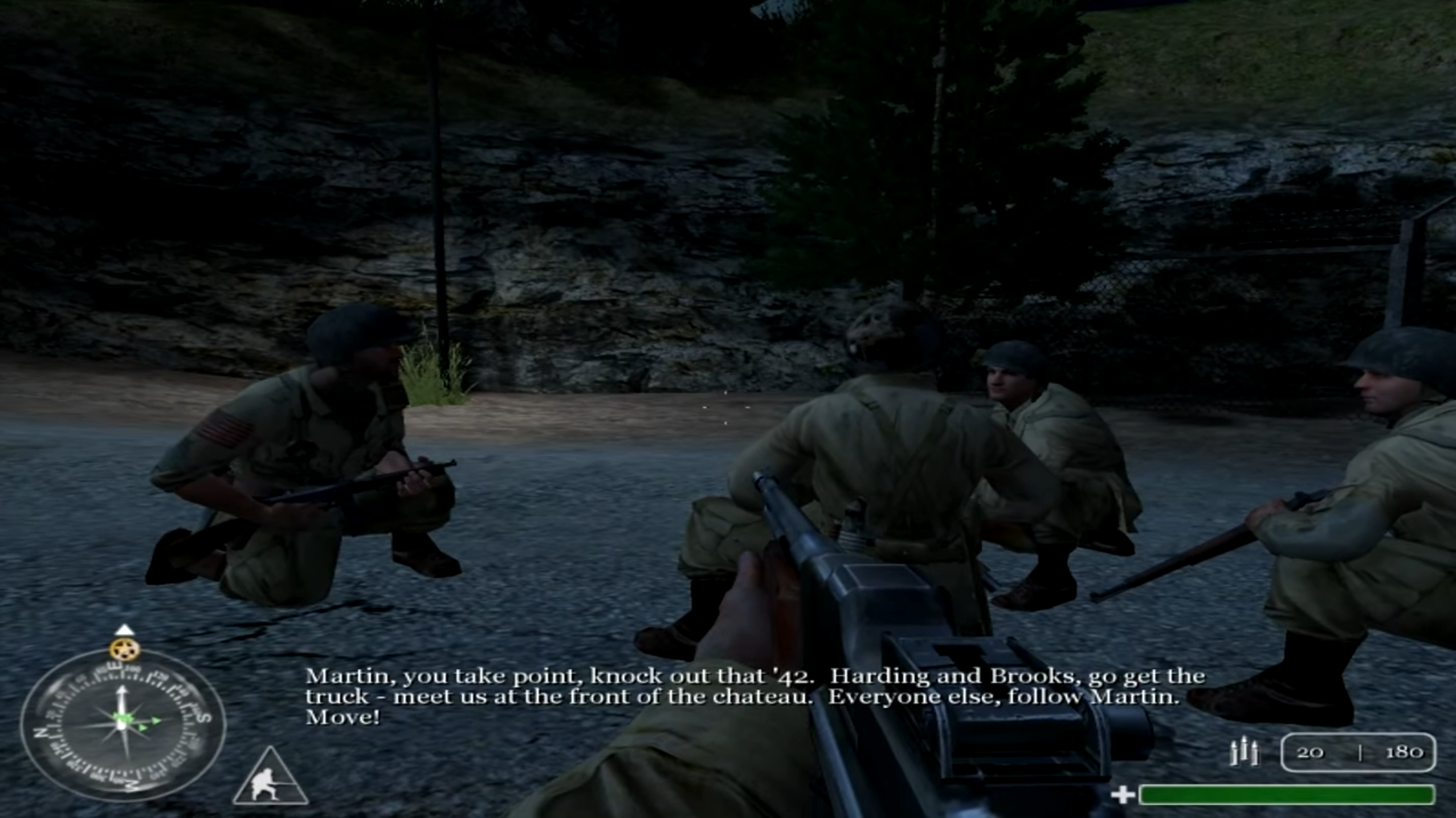Viewport: 1456px width, 818px height.
Task: Click the yellow wheel emblem above the compass
Action: (125, 649)
